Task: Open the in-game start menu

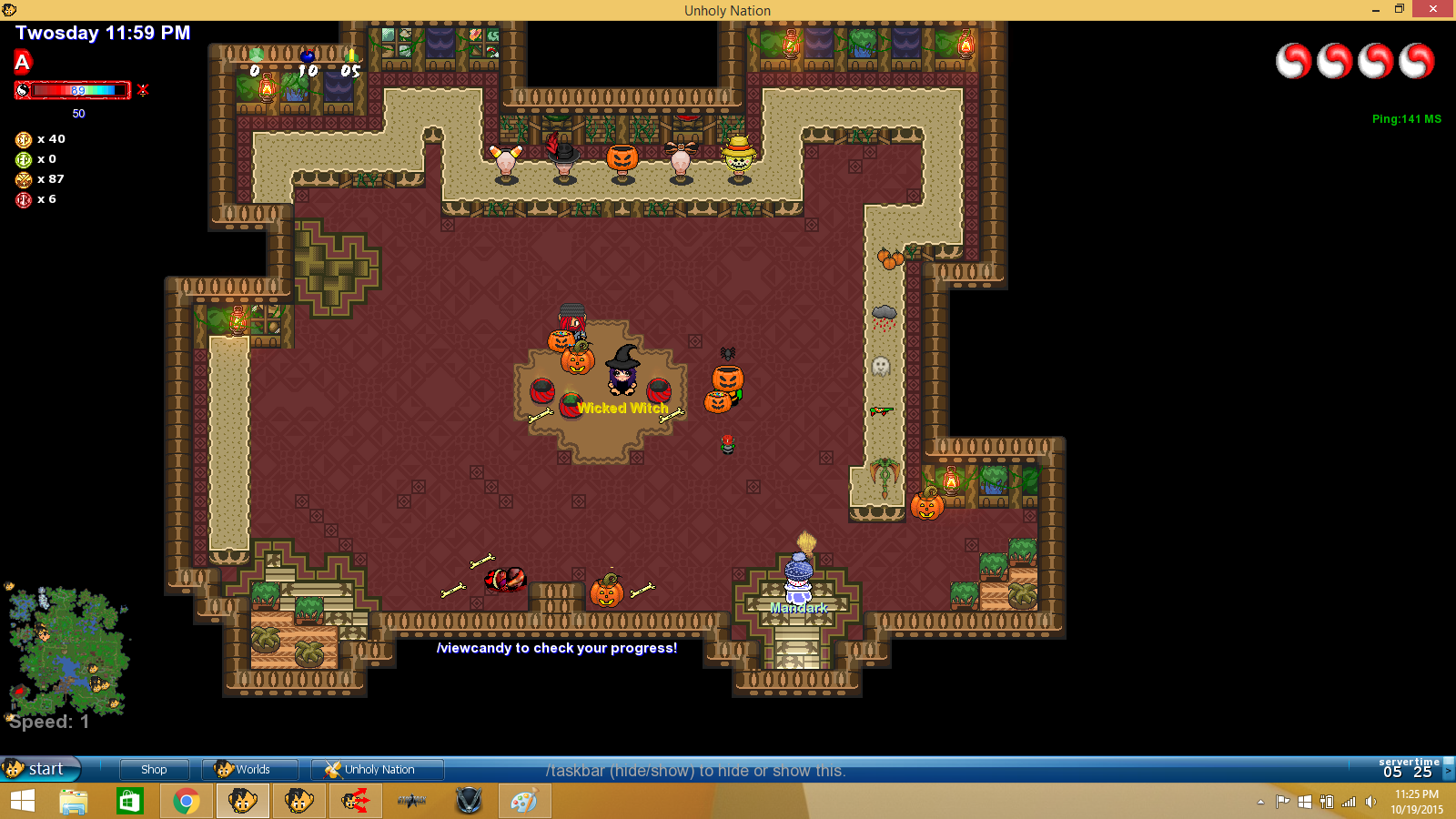Action: pos(40,769)
